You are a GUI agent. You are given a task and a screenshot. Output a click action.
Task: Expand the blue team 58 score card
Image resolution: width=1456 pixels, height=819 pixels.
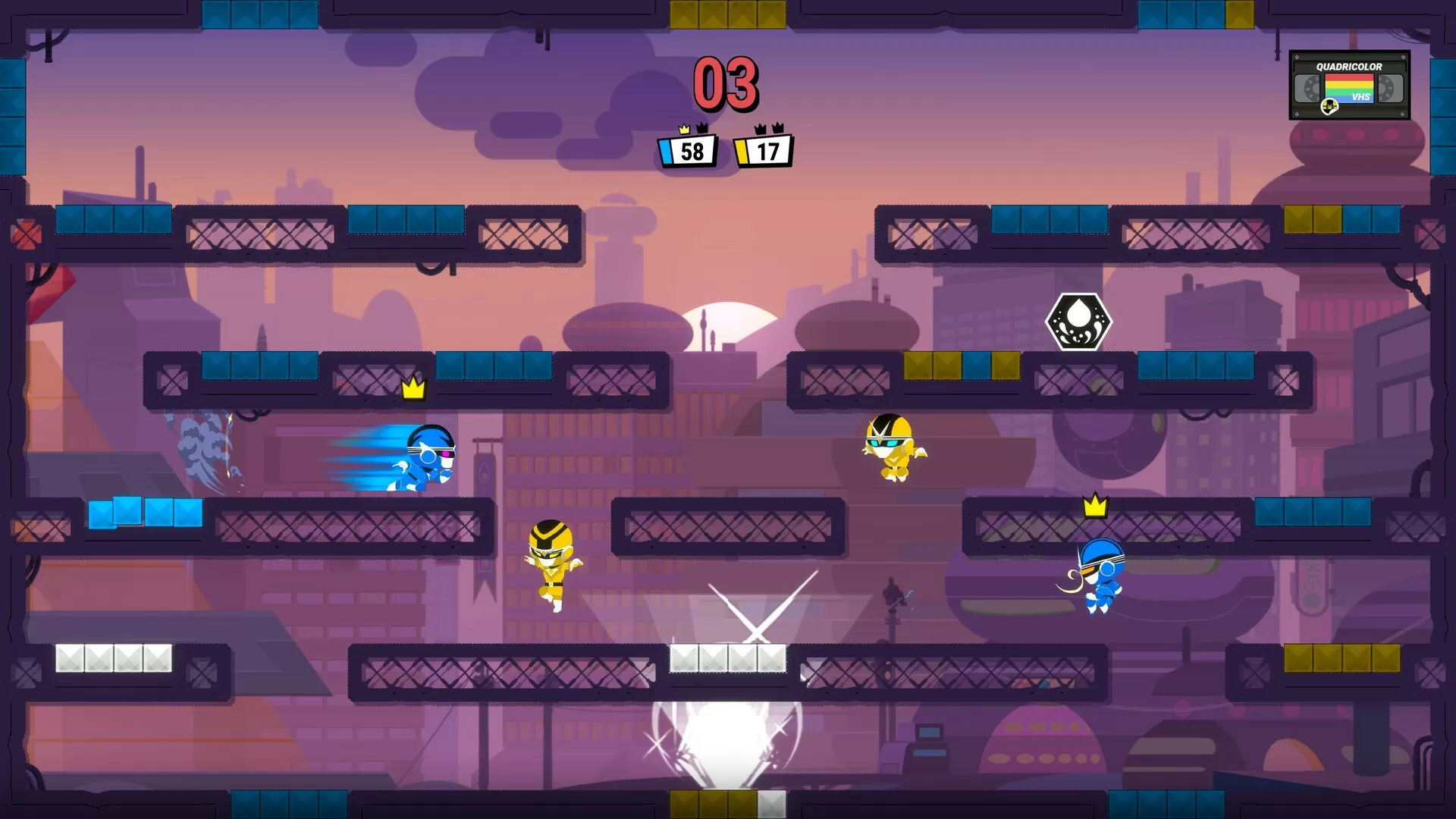click(692, 151)
